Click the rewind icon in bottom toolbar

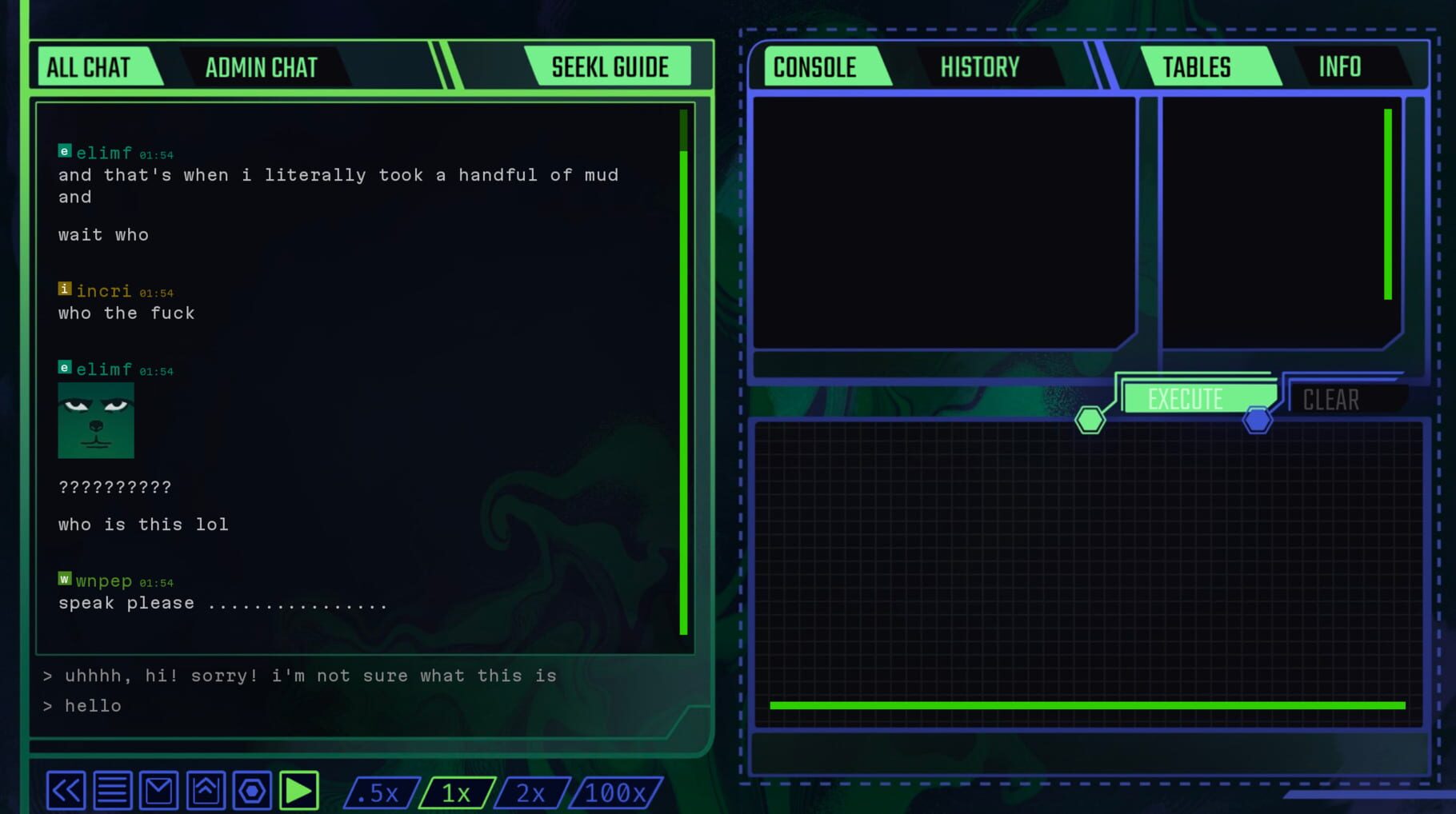point(66,790)
